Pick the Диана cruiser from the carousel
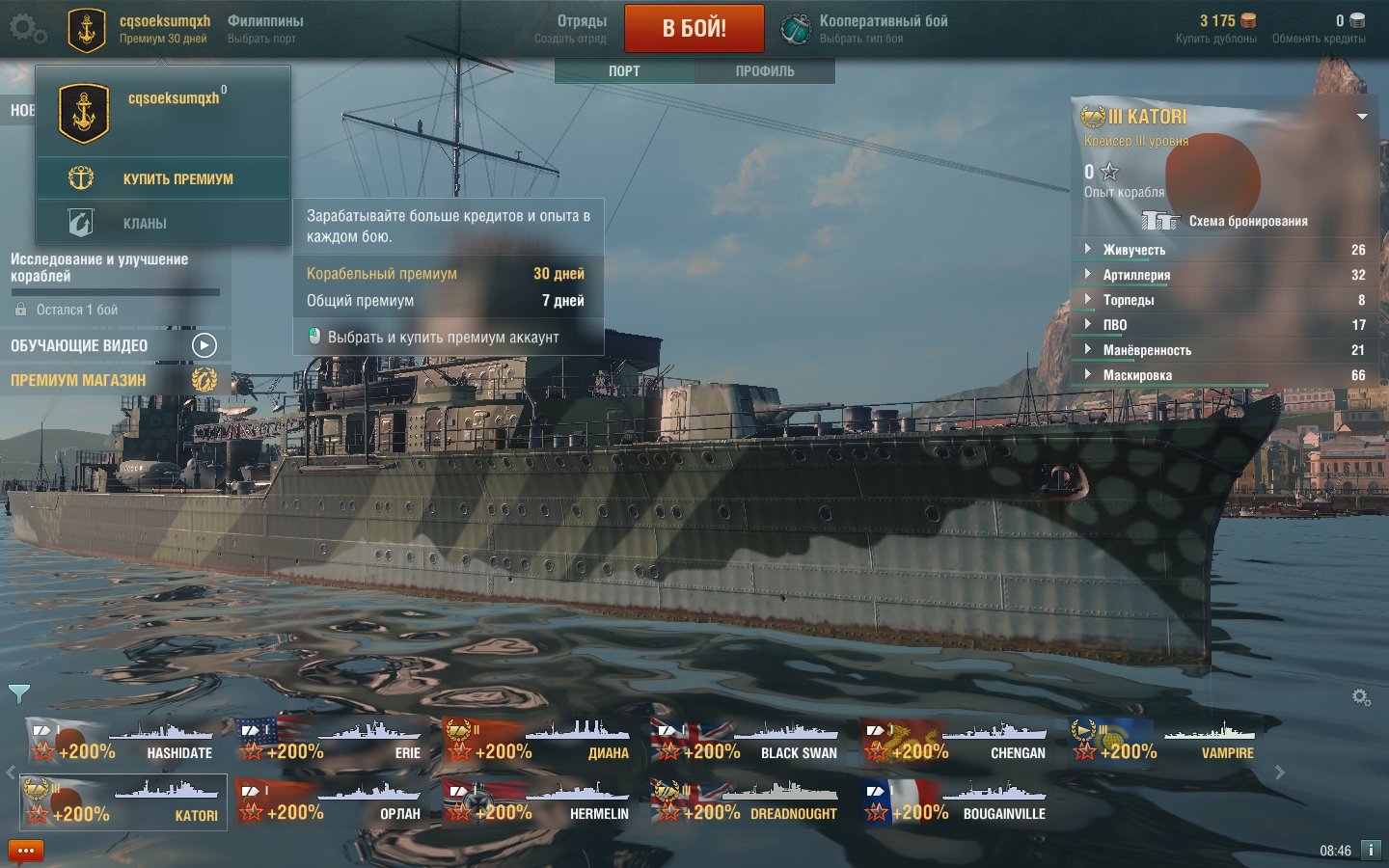The image size is (1389, 868). pos(537,742)
